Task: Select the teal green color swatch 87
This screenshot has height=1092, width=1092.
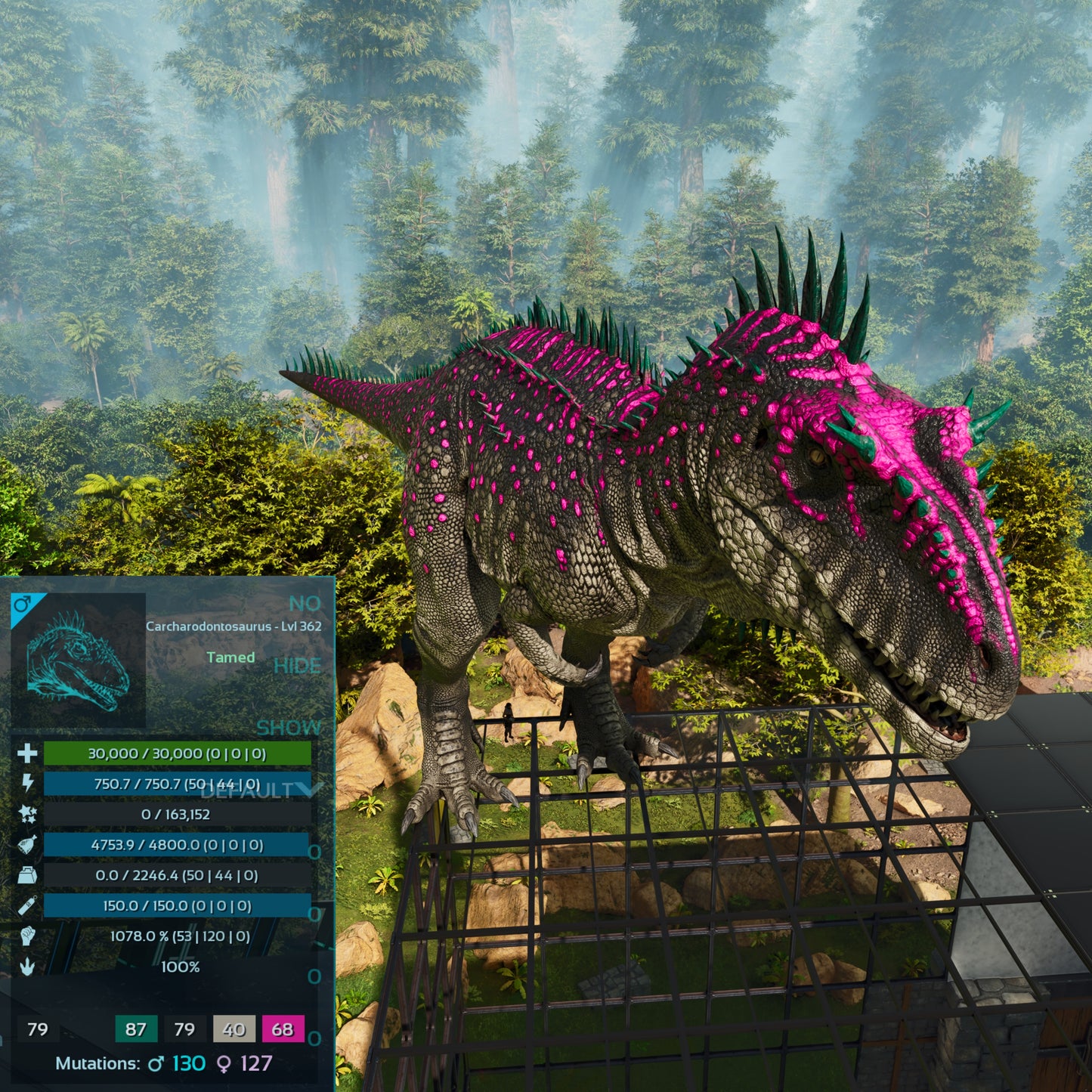Action: 136,1029
